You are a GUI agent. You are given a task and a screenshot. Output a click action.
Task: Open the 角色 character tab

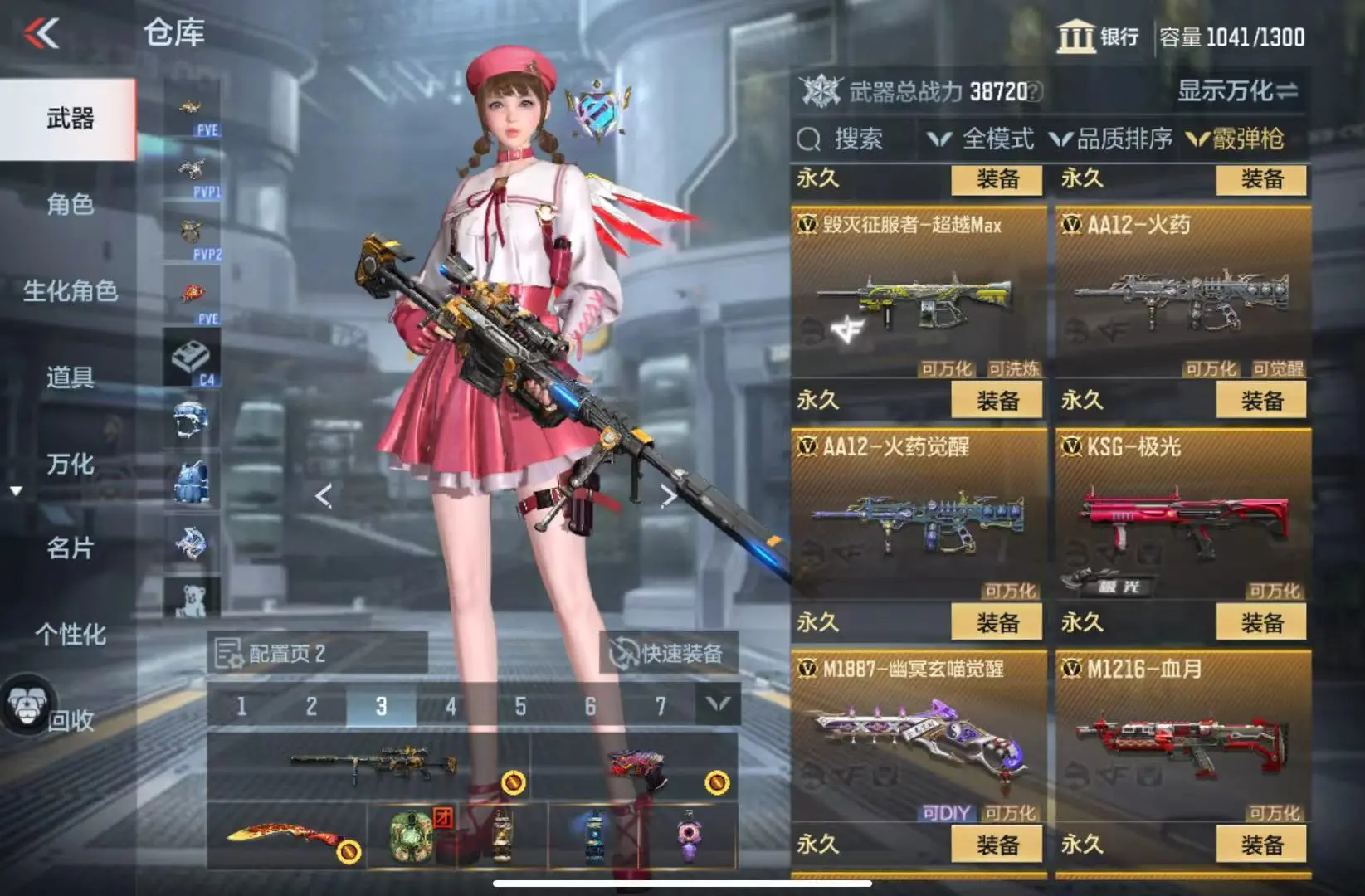[x=70, y=204]
